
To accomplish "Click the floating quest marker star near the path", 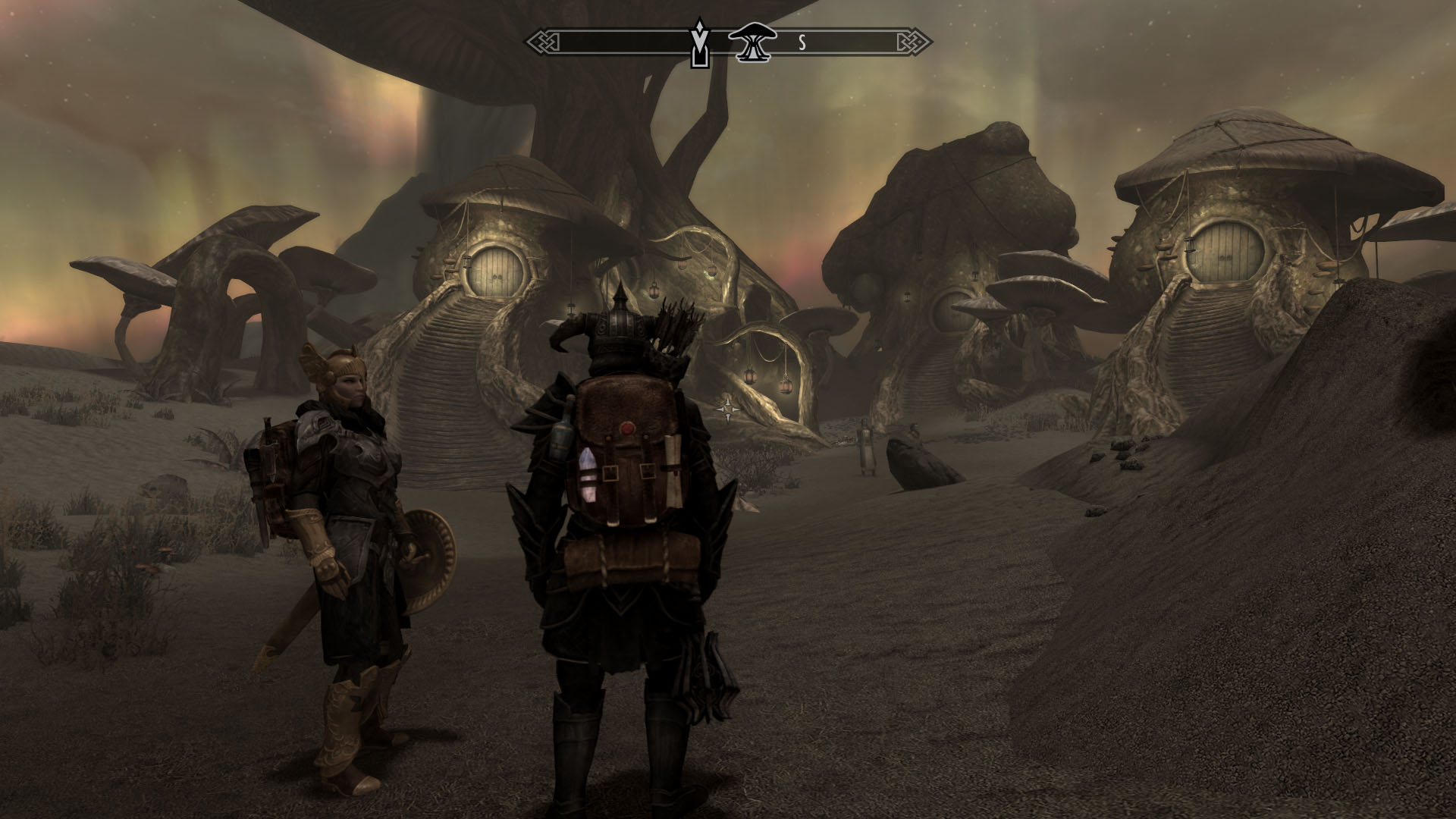I will click(730, 409).
